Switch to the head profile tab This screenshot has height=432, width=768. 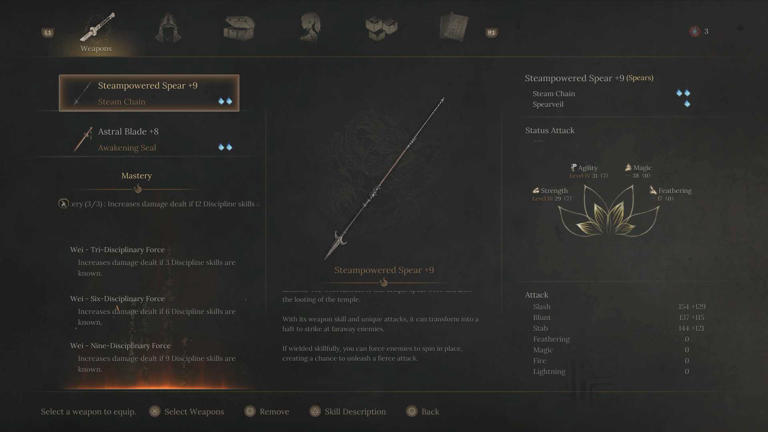tap(311, 28)
